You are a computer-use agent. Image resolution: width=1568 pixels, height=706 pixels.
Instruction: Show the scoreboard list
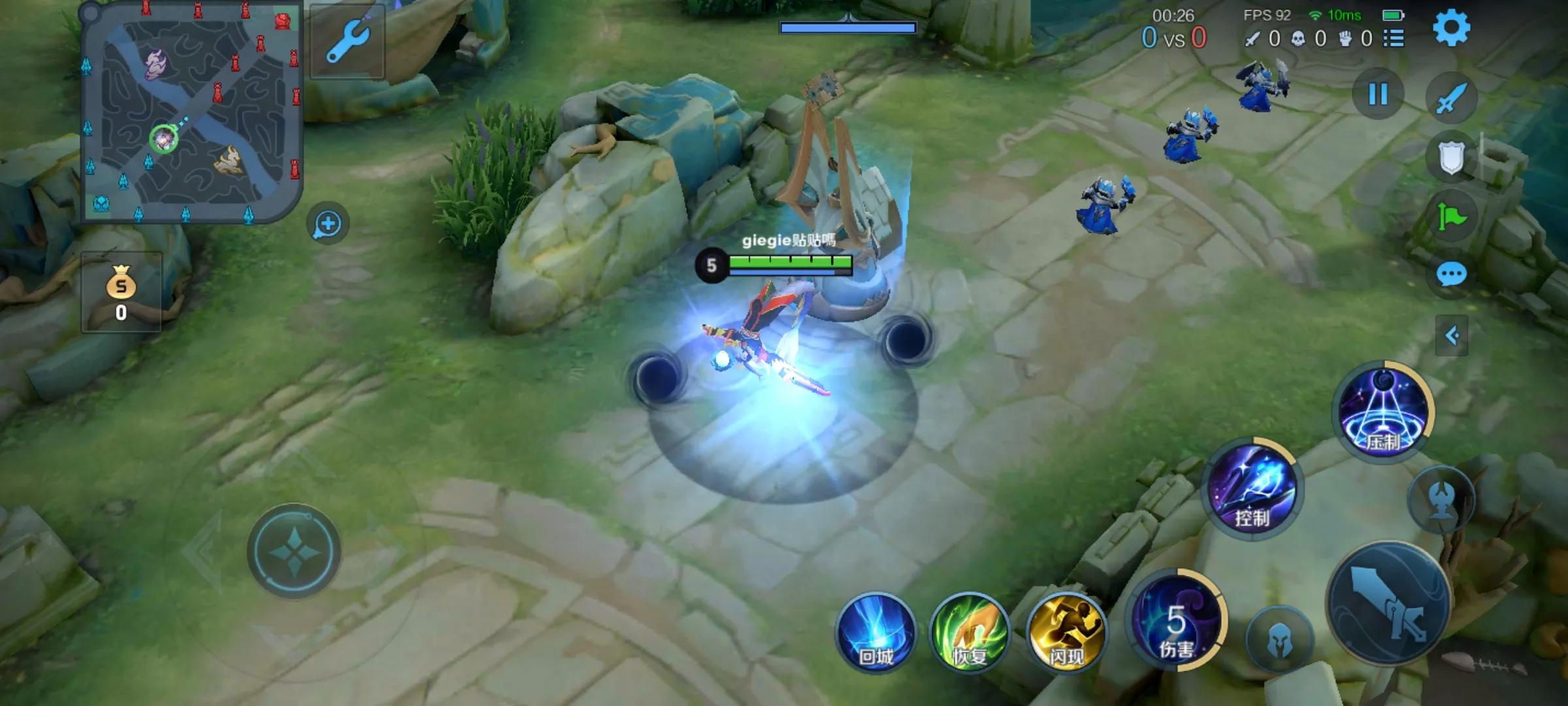[x=1394, y=39]
